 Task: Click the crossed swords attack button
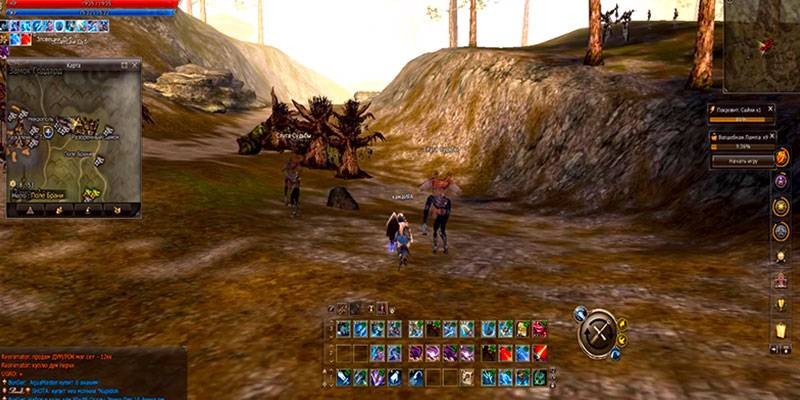(599, 332)
